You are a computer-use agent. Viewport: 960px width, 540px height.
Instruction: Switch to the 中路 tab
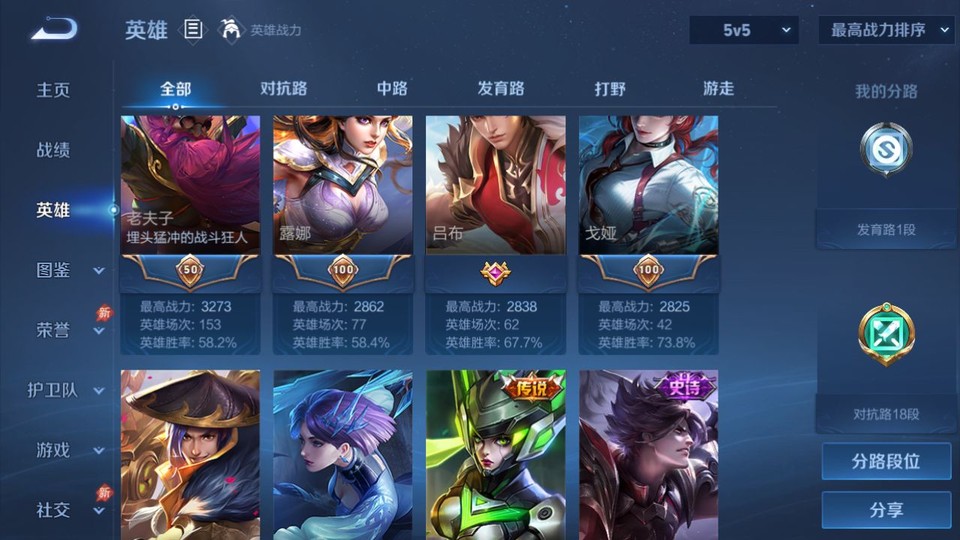[392, 88]
